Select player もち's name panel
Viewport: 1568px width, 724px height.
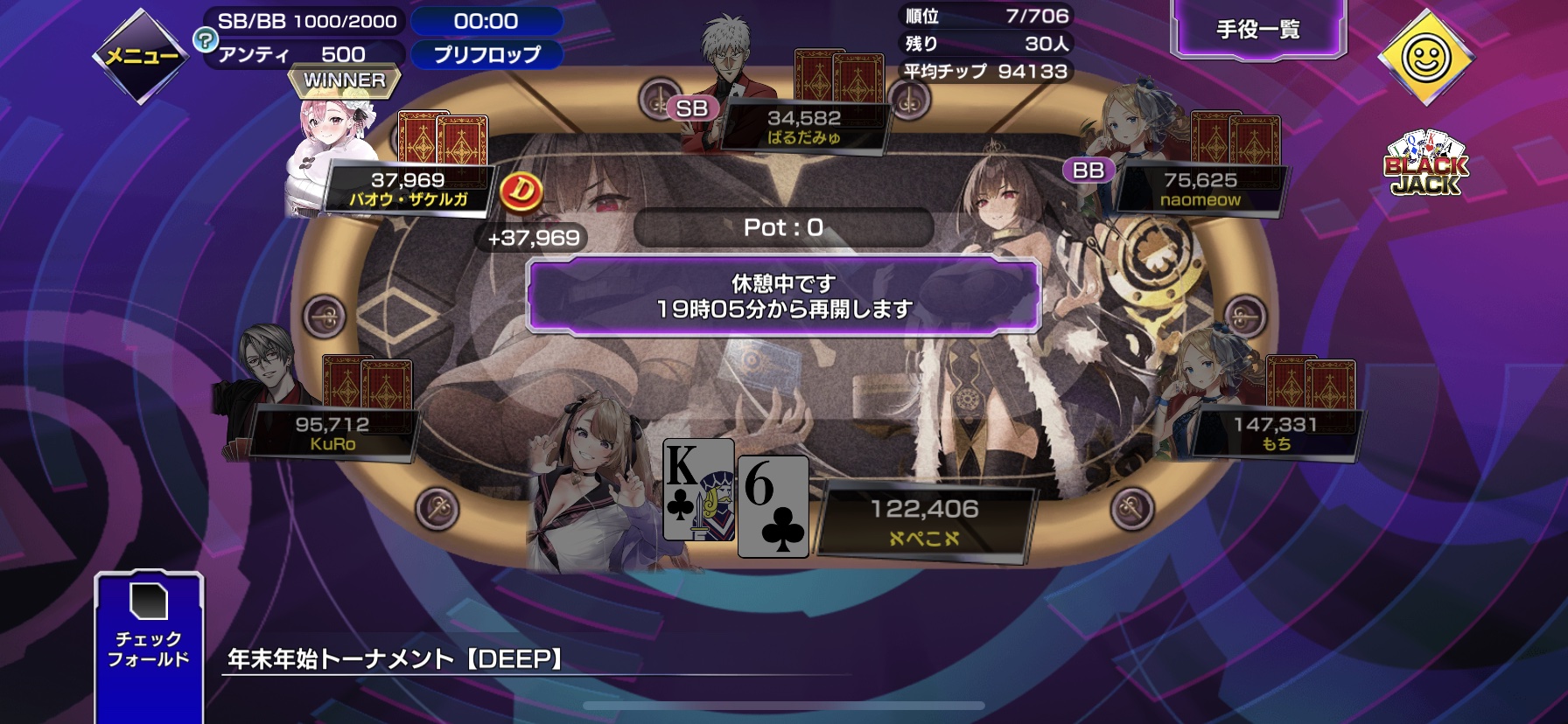point(1275,433)
